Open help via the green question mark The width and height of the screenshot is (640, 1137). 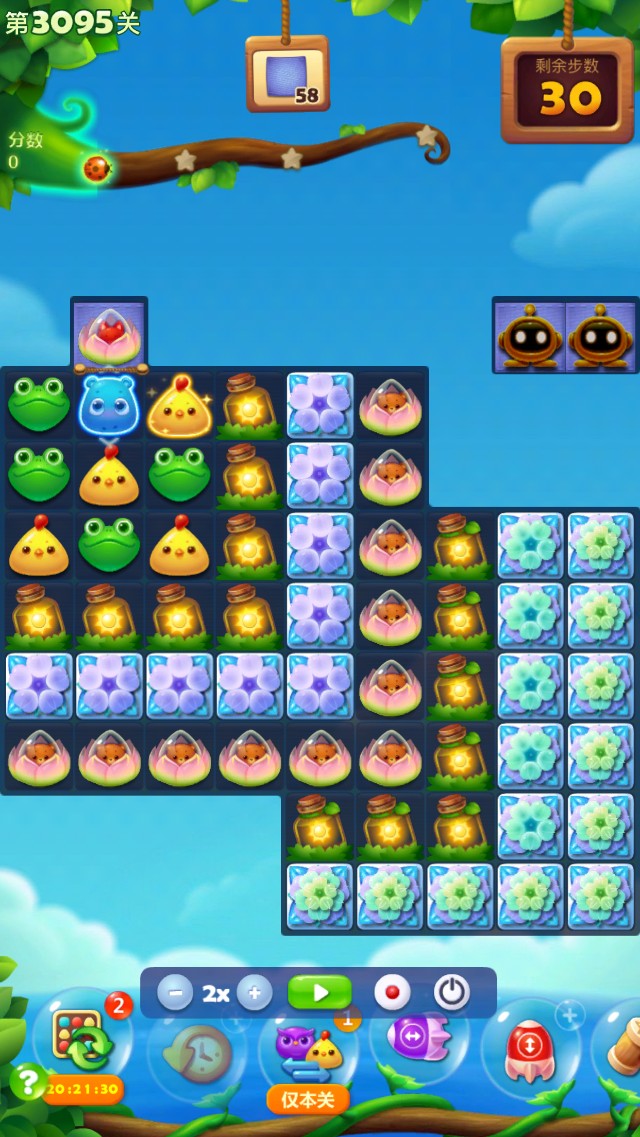pyautogui.click(x=27, y=1081)
